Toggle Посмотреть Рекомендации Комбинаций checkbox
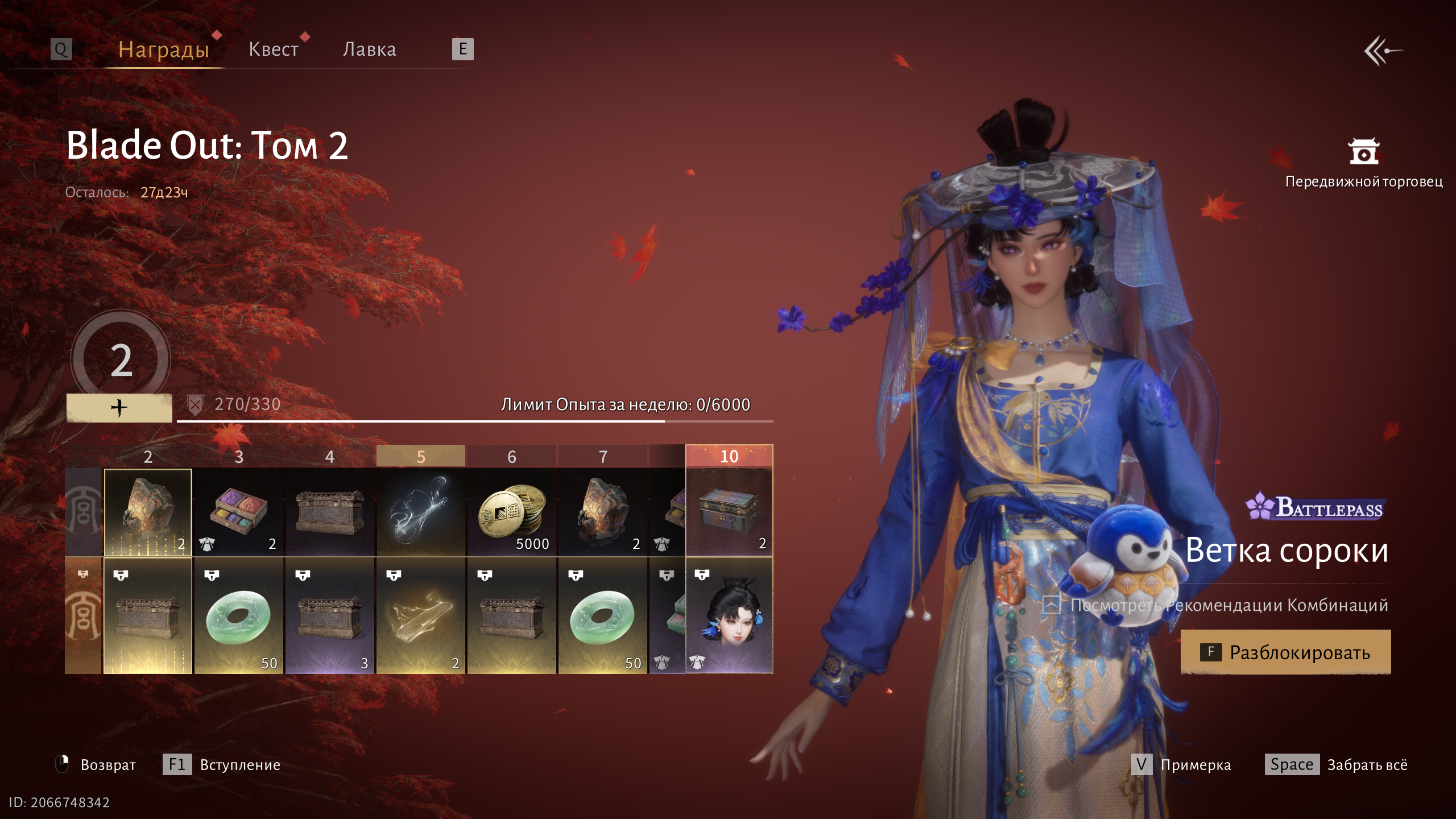The image size is (1456, 819). click(1051, 605)
